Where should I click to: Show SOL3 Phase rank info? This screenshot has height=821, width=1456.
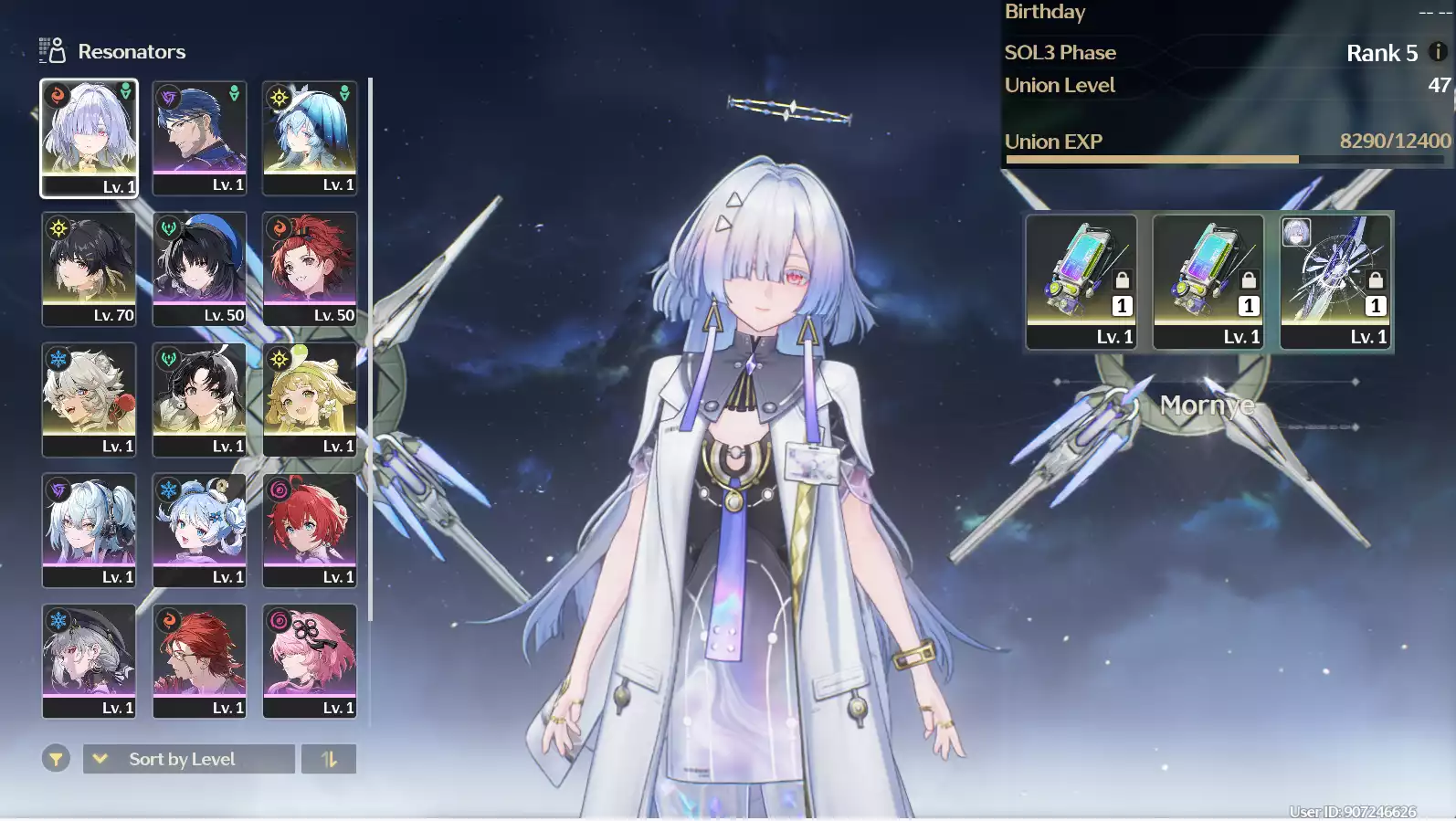point(1438,52)
